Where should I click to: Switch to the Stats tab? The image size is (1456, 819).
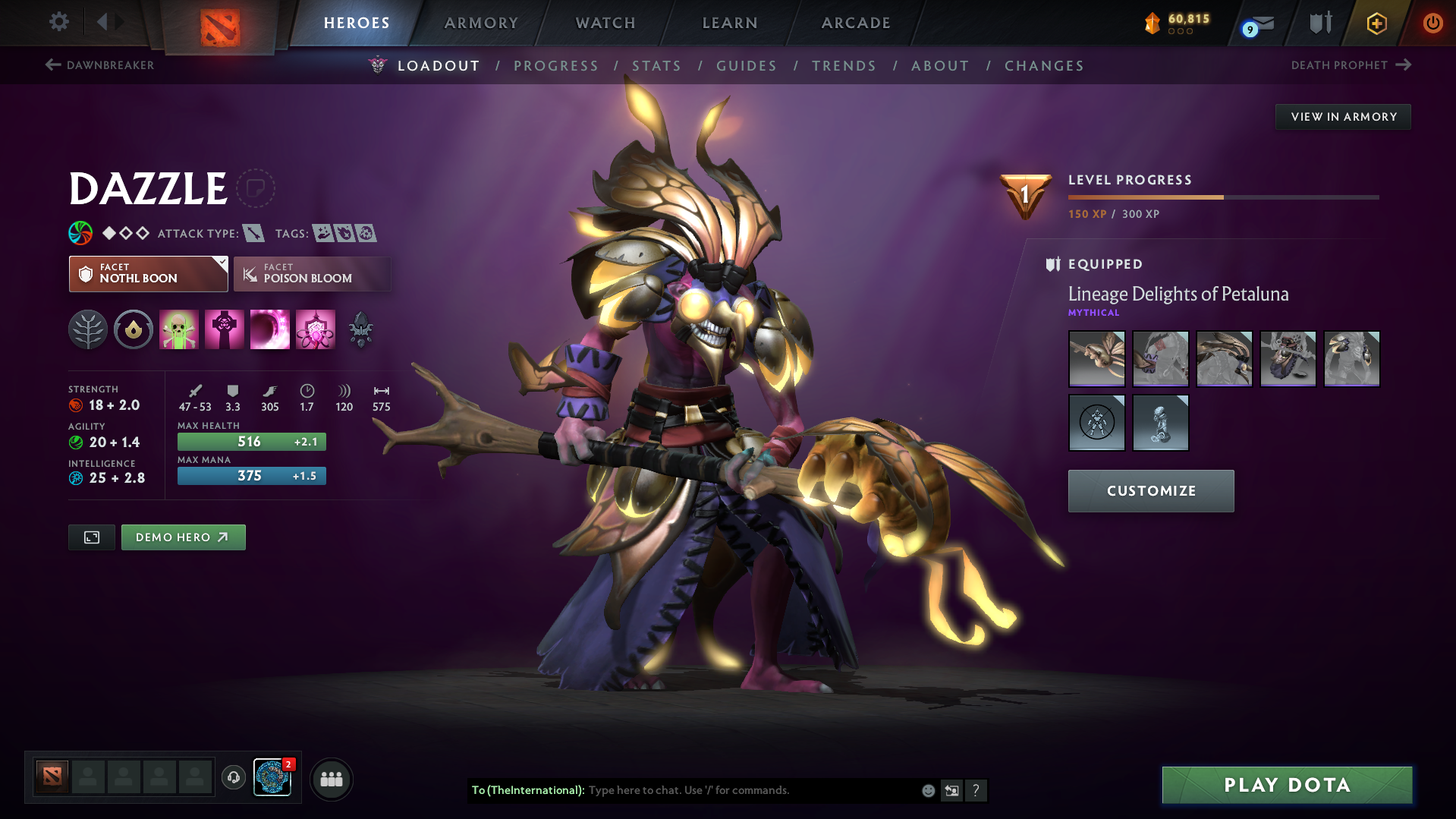tap(656, 66)
